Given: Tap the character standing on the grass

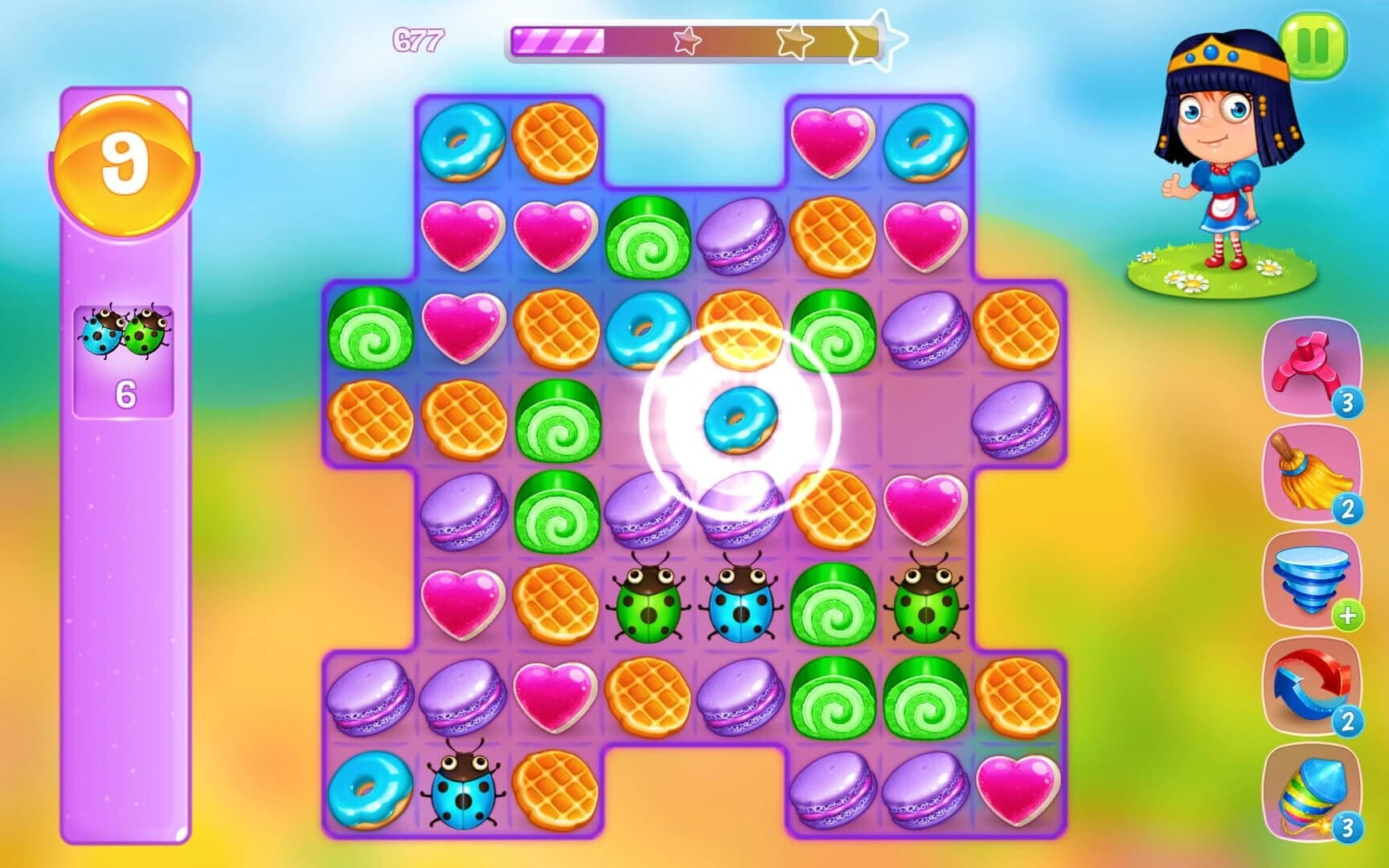Looking at the screenshot, I should tap(1220, 161).
